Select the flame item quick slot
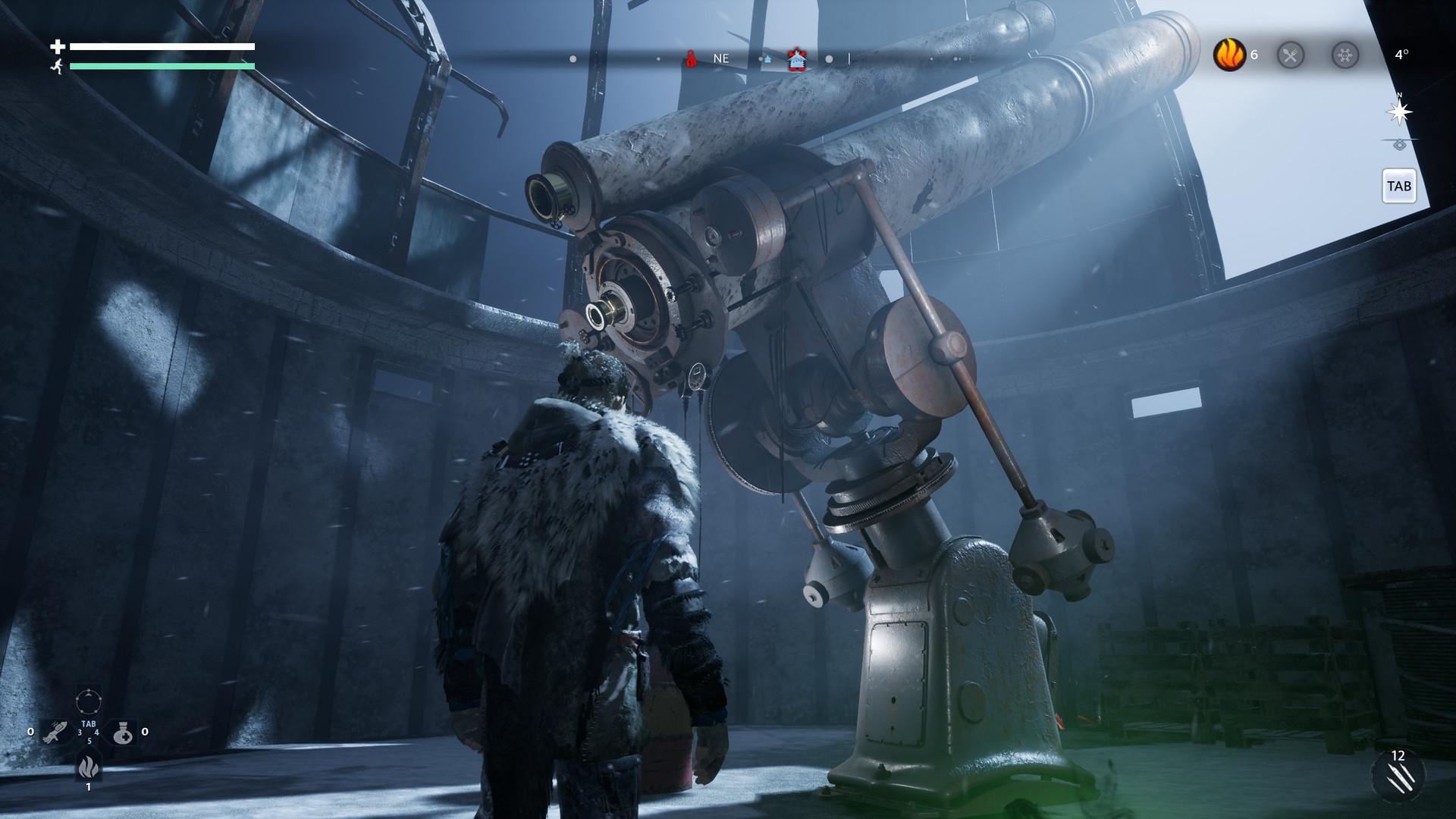Viewport: 1456px width, 819px height. tap(88, 767)
